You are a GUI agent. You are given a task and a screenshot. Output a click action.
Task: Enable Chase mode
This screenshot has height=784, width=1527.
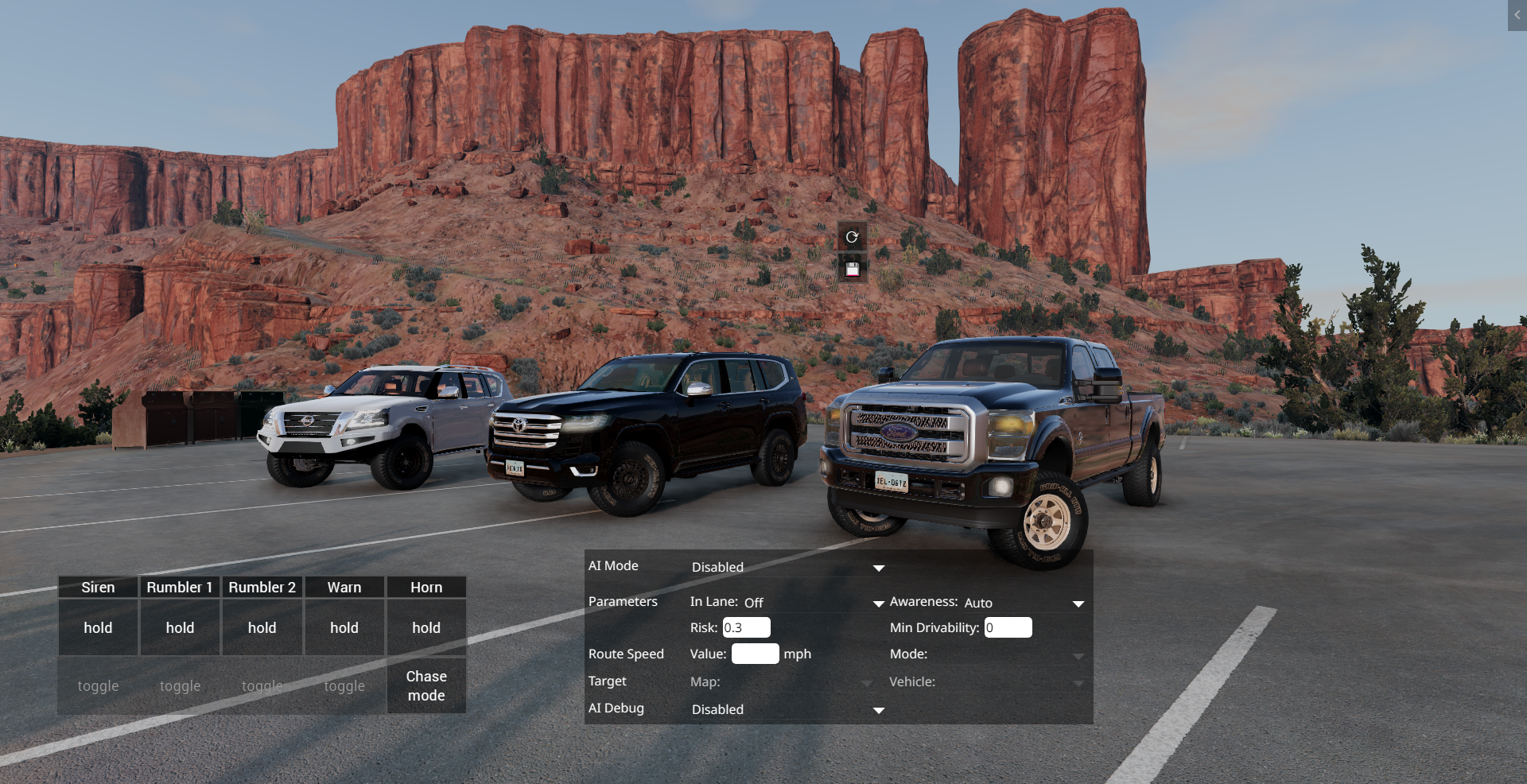pyautogui.click(x=426, y=685)
